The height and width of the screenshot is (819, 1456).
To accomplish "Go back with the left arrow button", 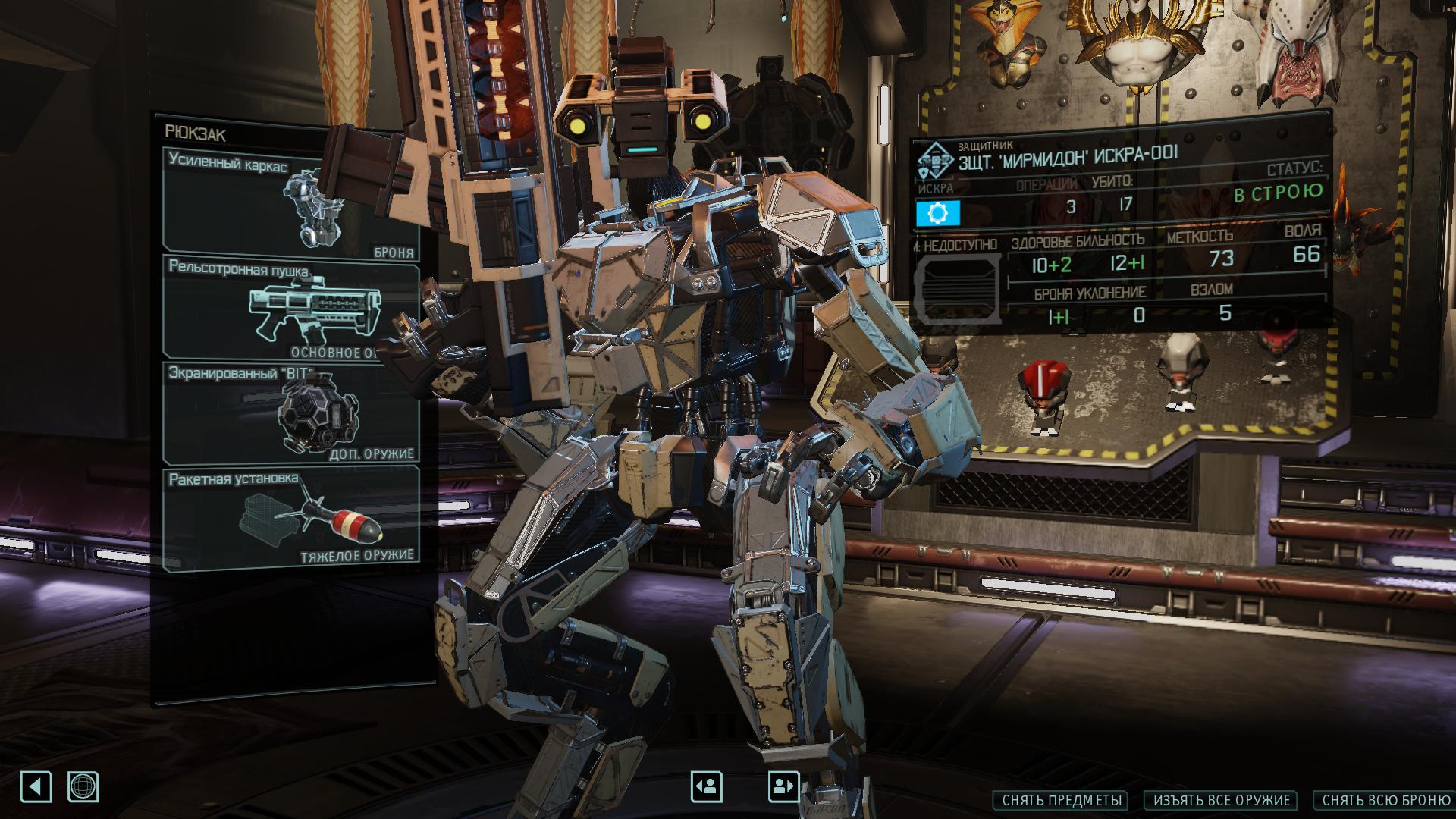I will (x=36, y=787).
